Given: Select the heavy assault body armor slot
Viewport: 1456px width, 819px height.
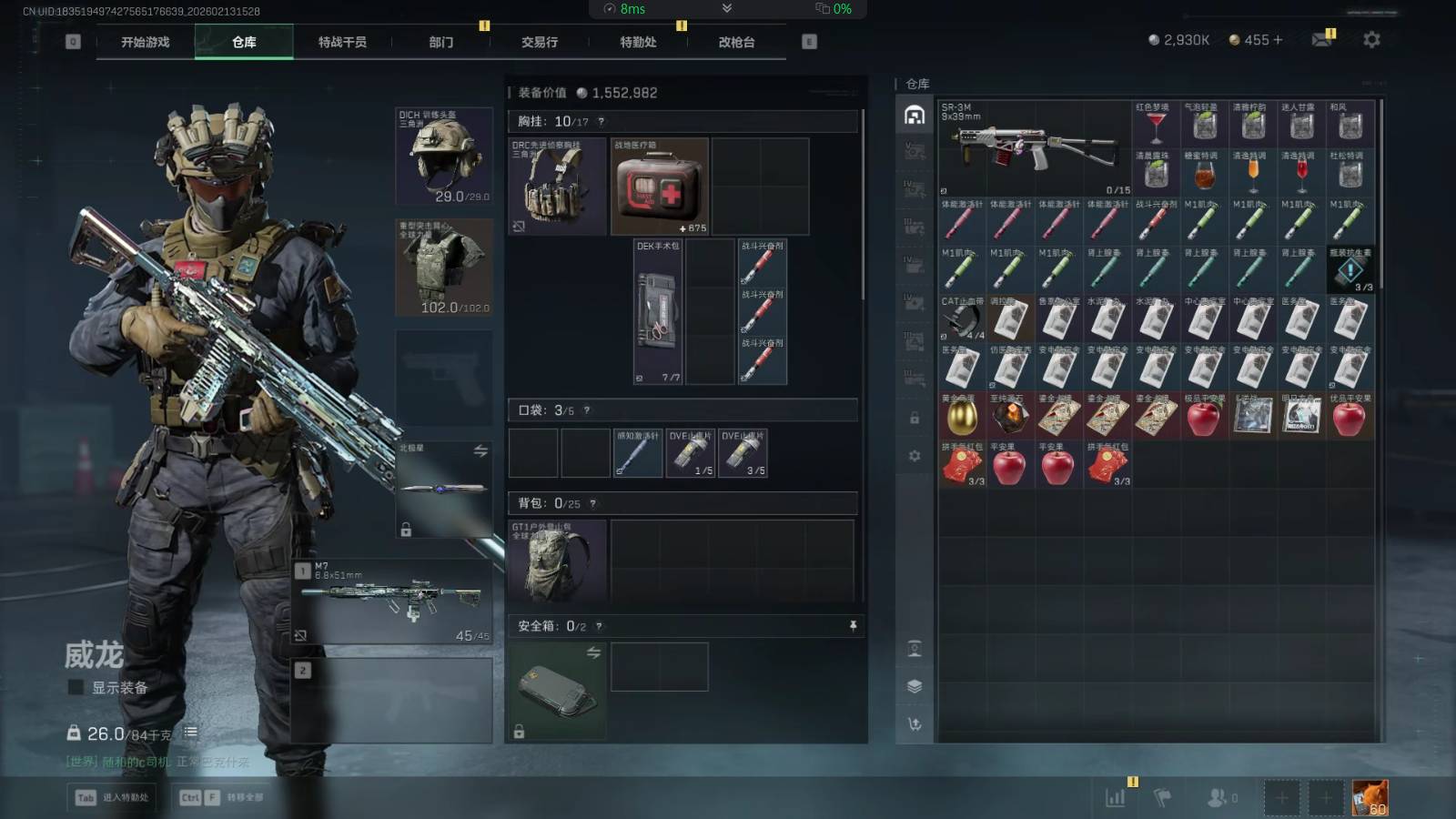Looking at the screenshot, I should coord(444,267).
